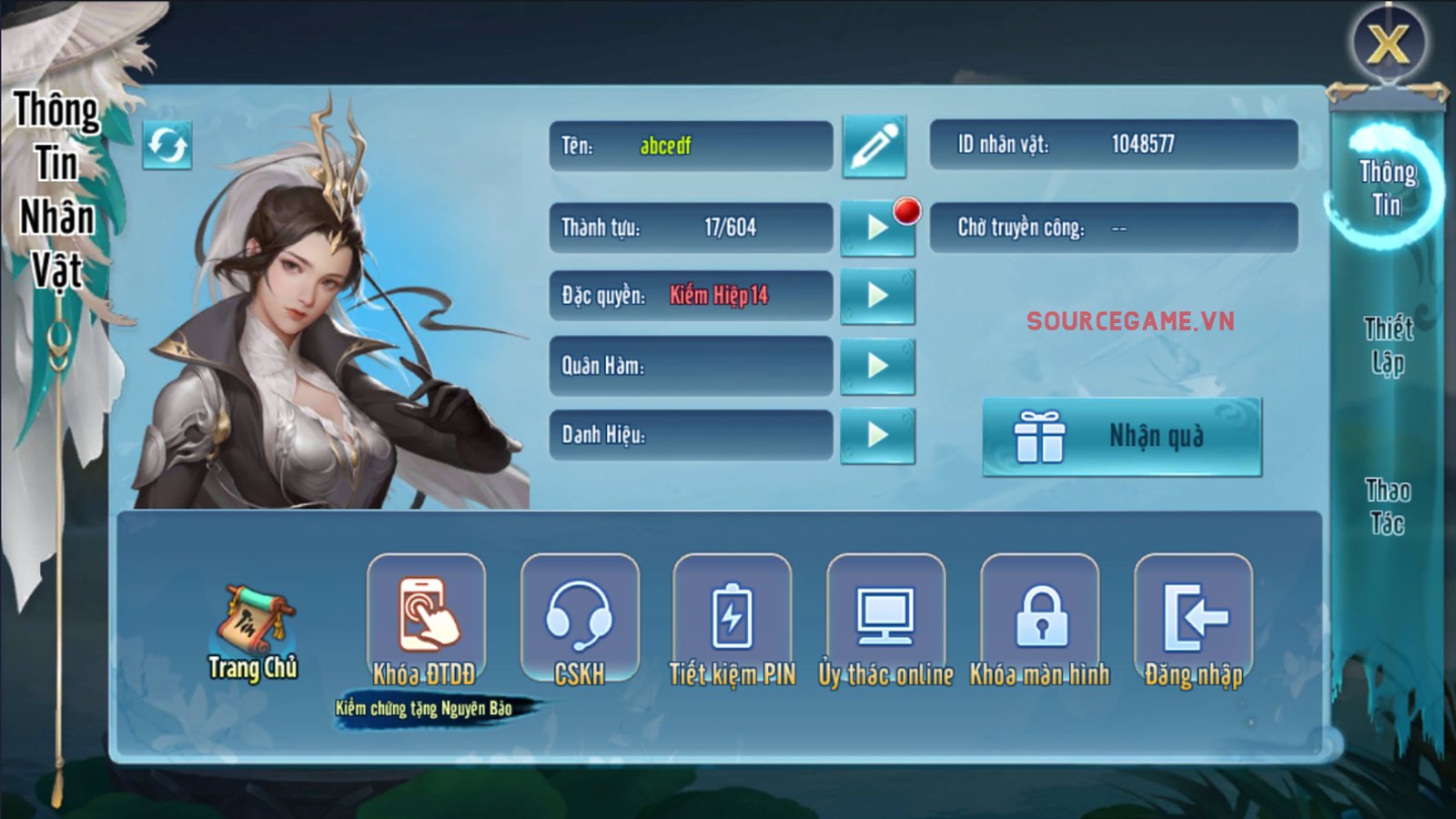Open the Quân Hàm rank arrow button
The height and width of the screenshot is (819, 1456).
click(877, 366)
